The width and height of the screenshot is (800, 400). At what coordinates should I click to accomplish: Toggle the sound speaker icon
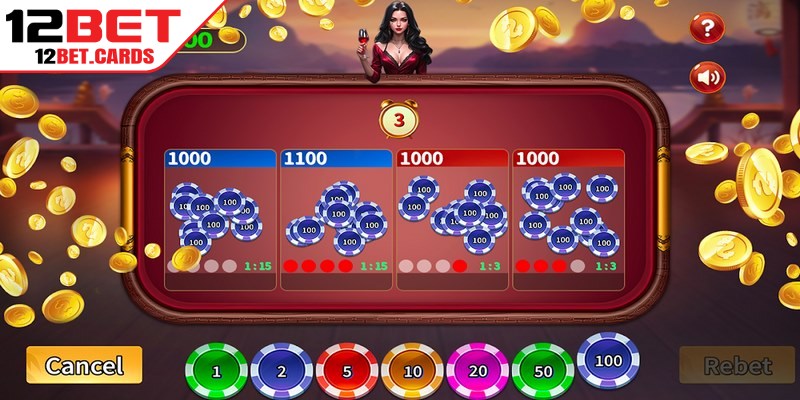707,77
